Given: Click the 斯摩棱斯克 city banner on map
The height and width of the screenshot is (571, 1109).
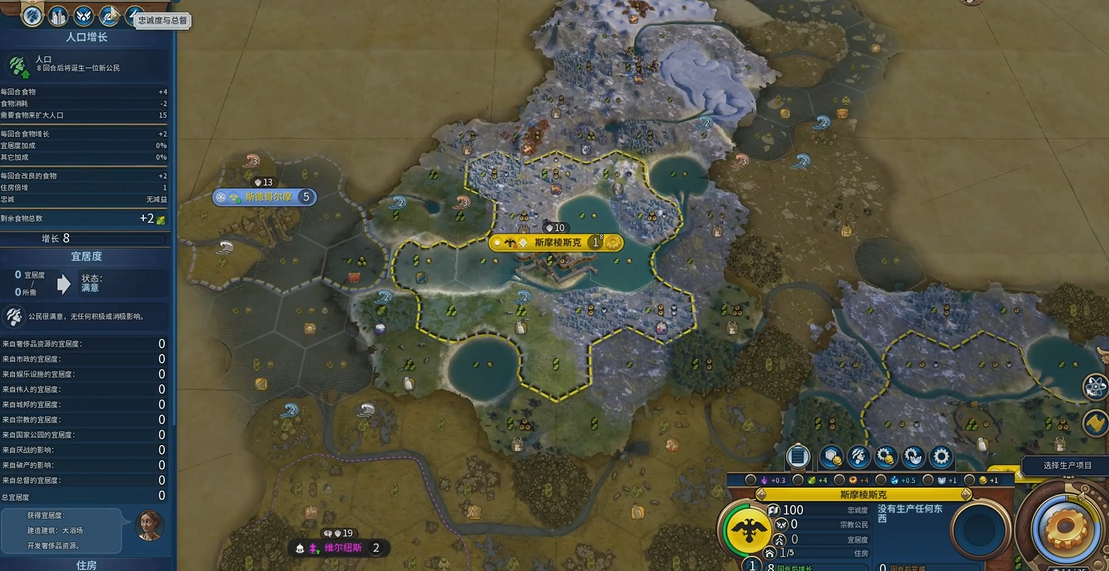Looking at the screenshot, I should 556,242.
